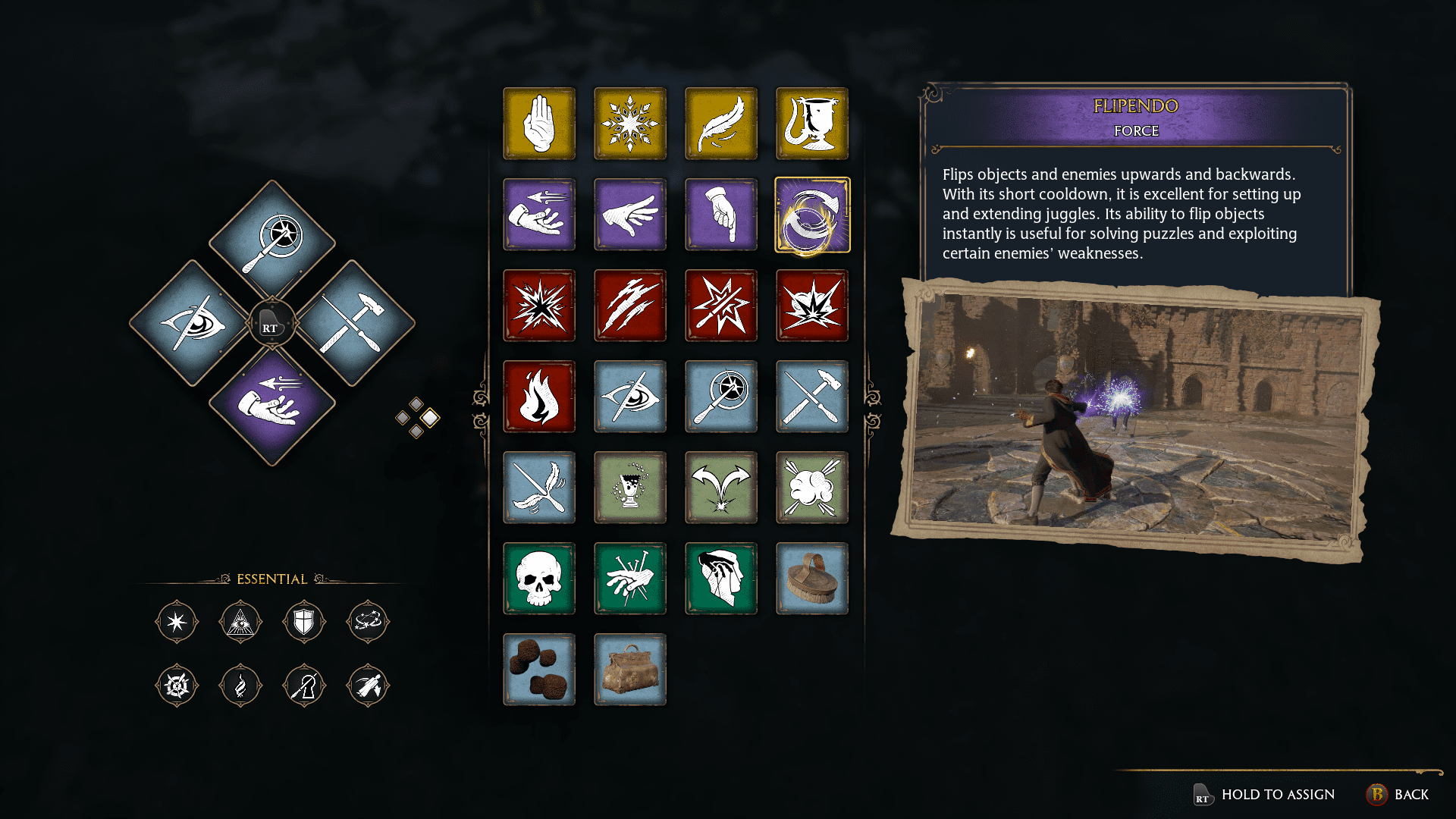Select the snowflake Glacius spell icon
The image size is (1456, 819).
pyautogui.click(x=630, y=124)
